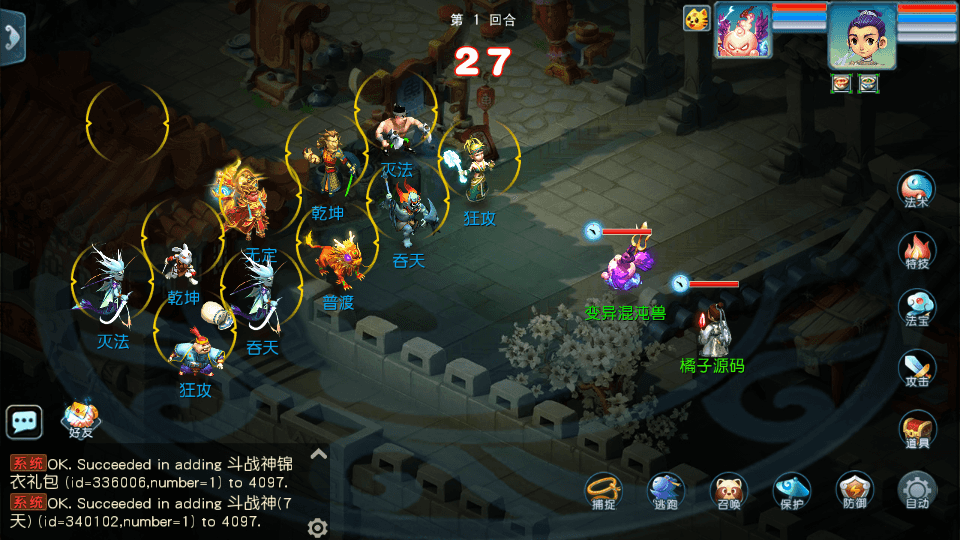The height and width of the screenshot is (540, 960).
Task: Expand the chat log with the up arrow
Action: pos(318,454)
